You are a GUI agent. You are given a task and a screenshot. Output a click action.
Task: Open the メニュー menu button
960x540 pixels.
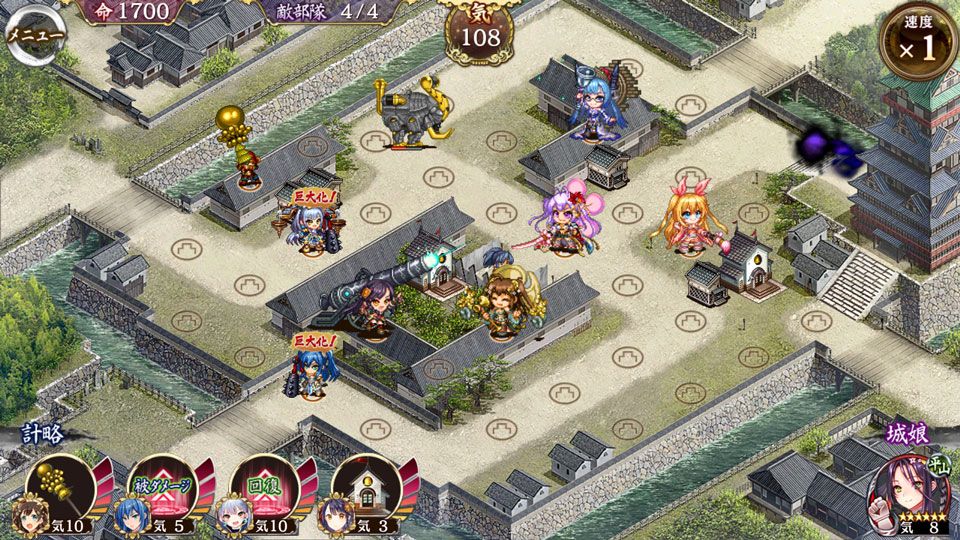(35, 33)
